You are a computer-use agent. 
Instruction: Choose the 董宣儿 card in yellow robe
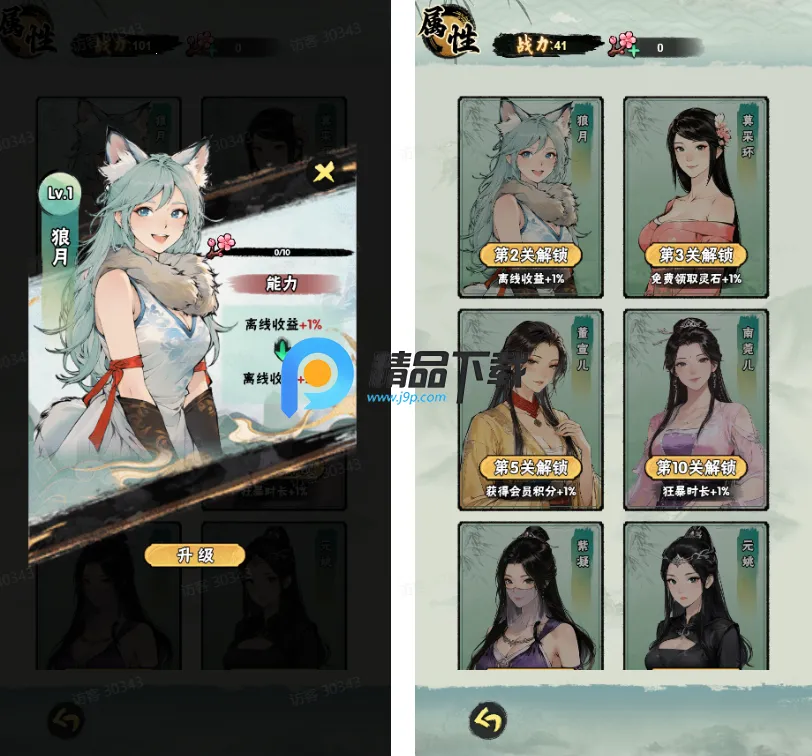(530, 410)
